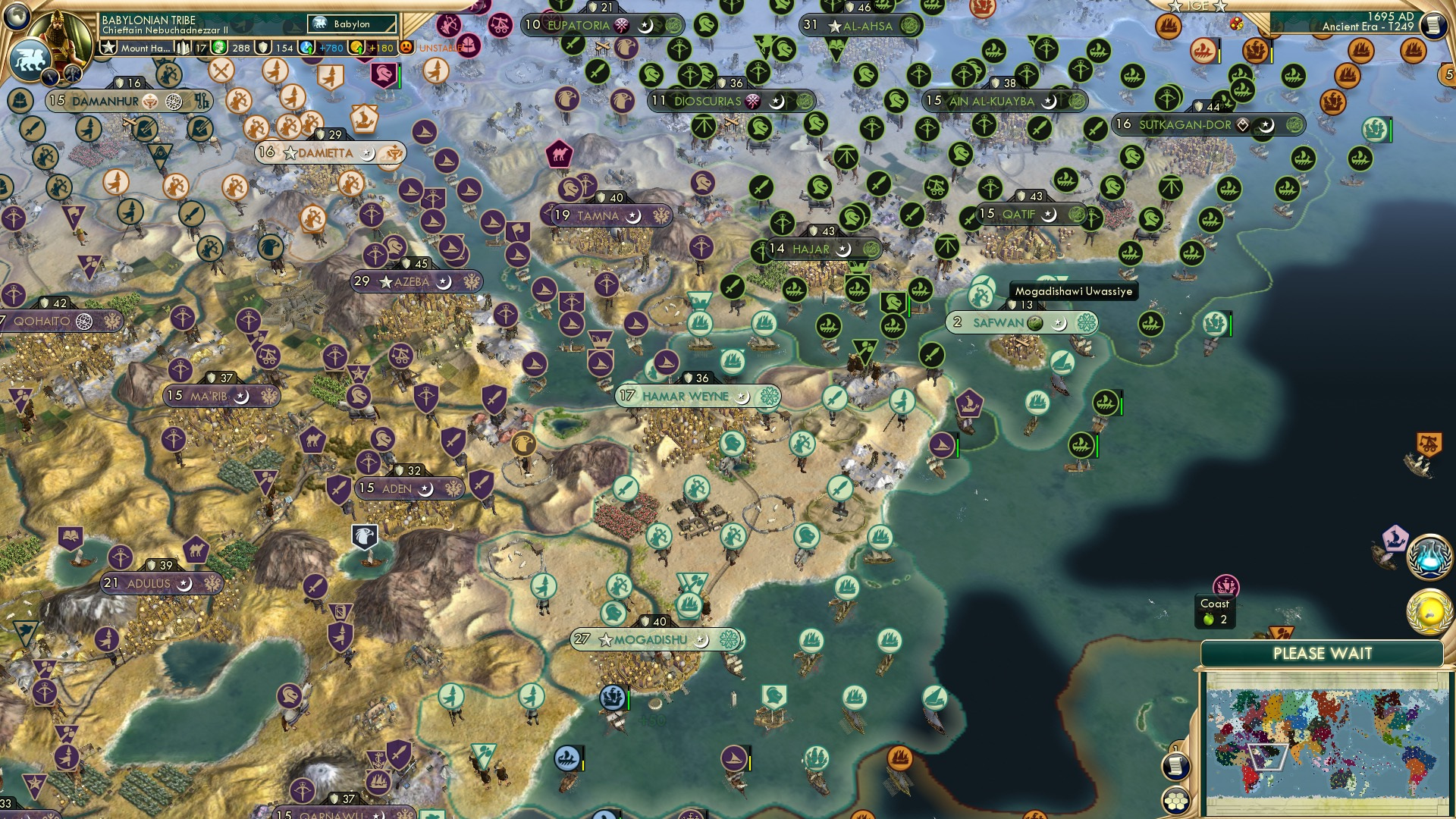Toggle the hex grid overlay button near minimap
This screenshot has width=1456, height=819.
coord(1175,802)
